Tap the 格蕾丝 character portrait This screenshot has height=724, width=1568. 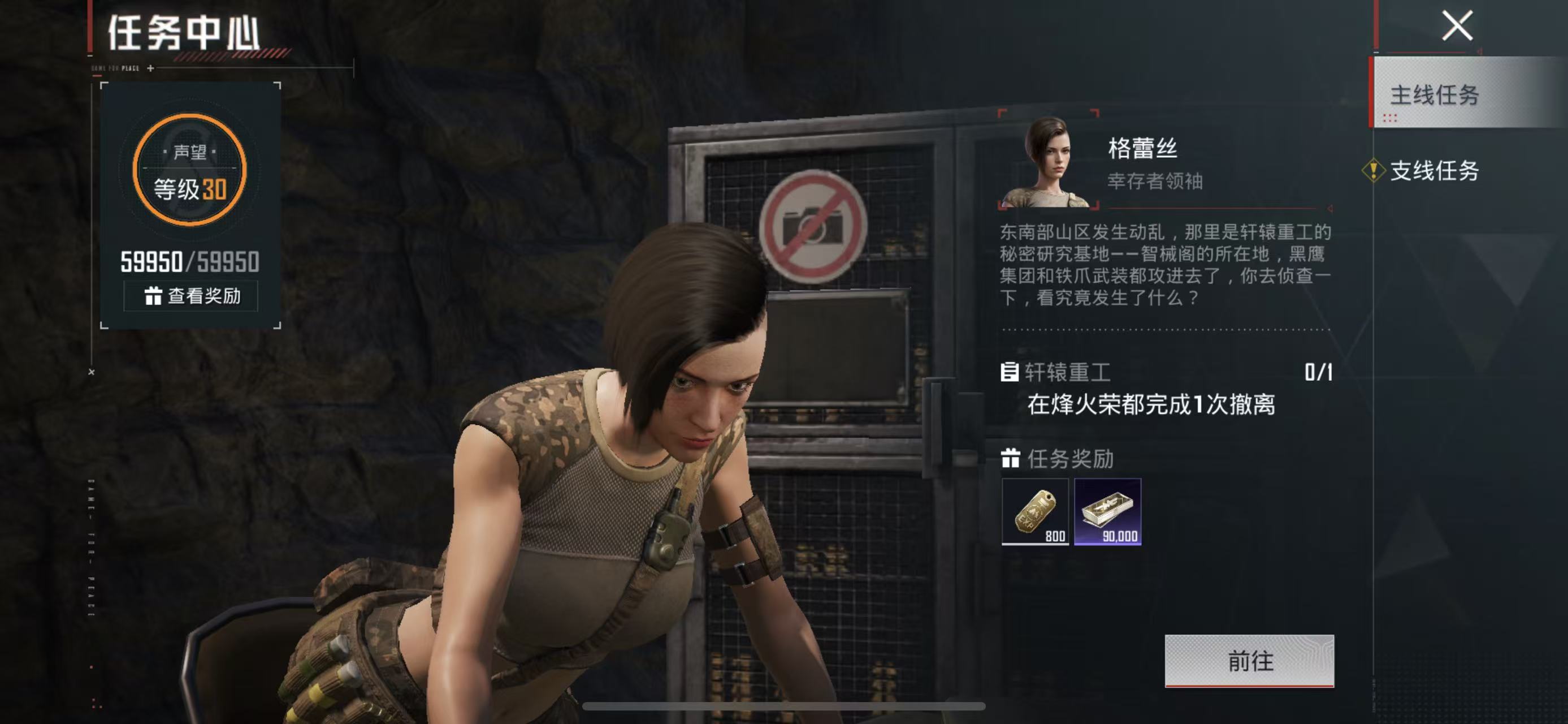pos(1047,161)
